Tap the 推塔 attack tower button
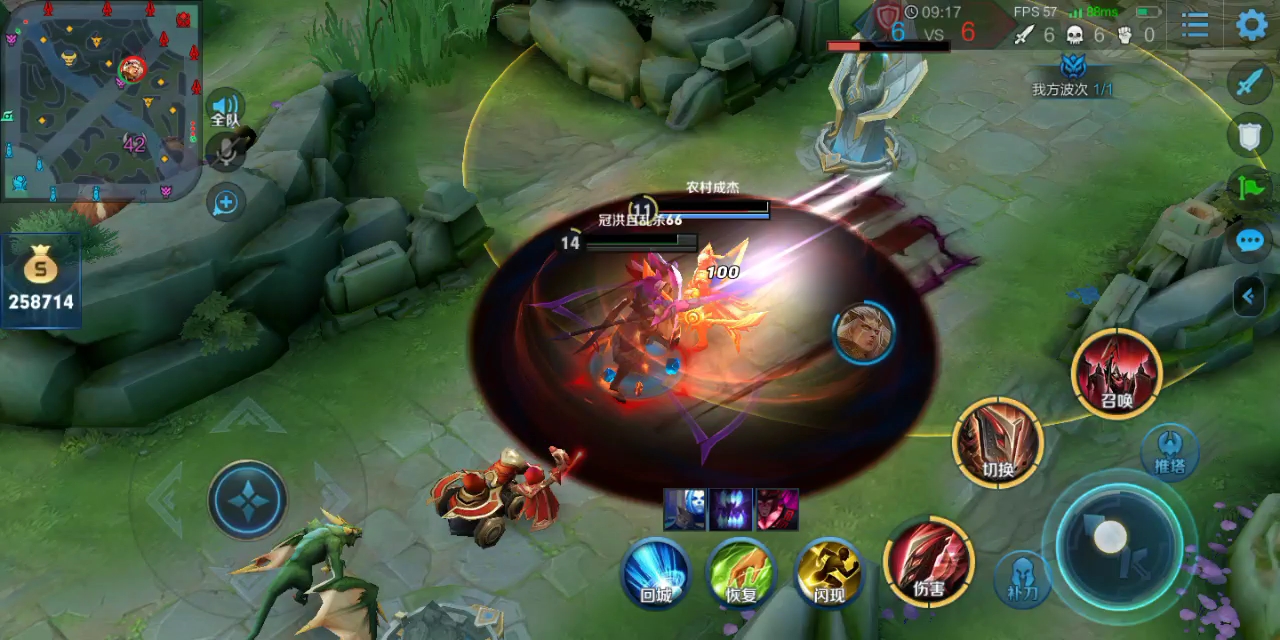This screenshot has width=1280, height=640. (x=1170, y=451)
